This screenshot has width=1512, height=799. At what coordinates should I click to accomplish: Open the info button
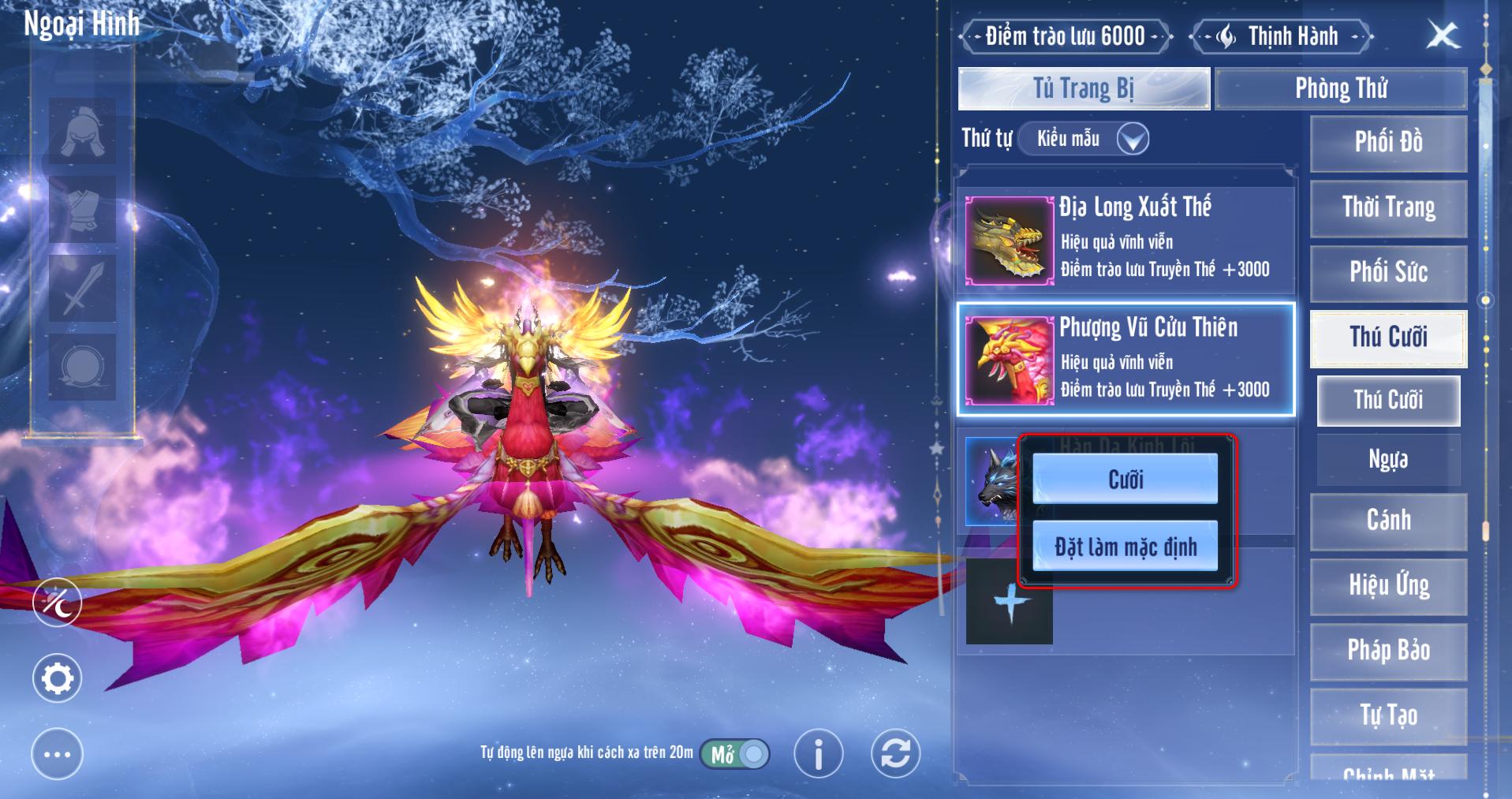[x=818, y=753]
